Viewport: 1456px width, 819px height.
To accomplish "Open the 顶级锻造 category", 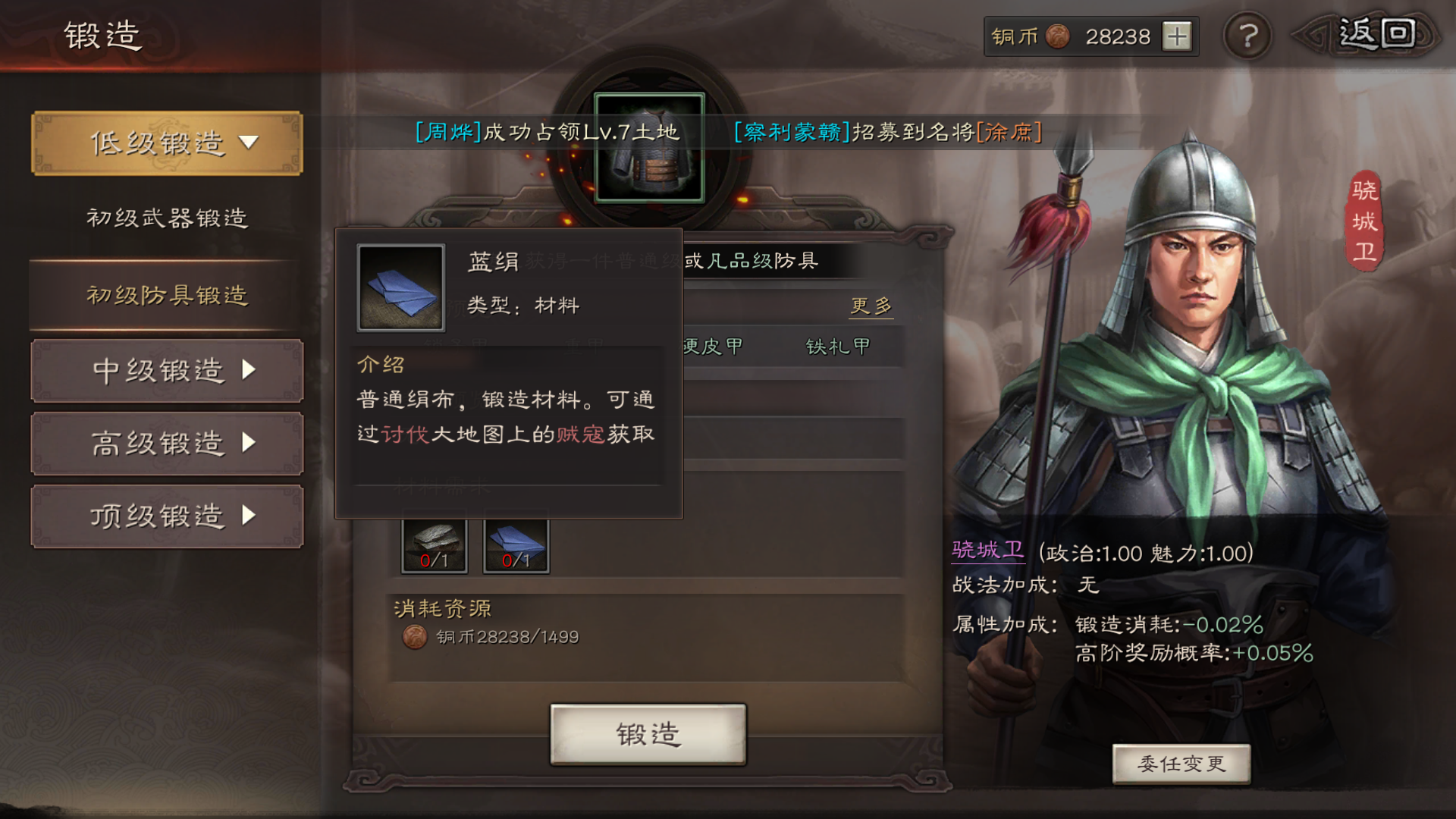I will (167, 516).
